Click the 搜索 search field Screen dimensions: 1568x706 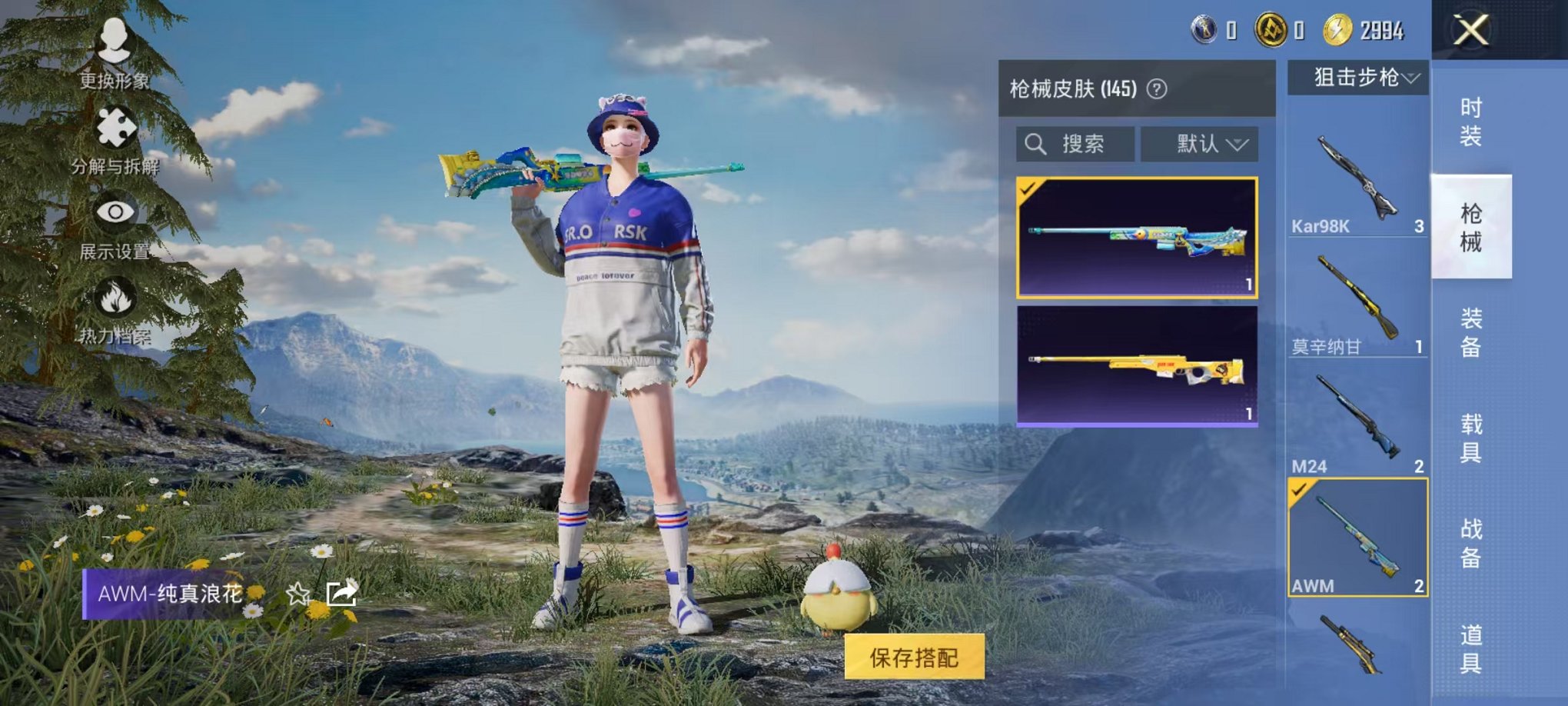click(x=1084, y=142)
